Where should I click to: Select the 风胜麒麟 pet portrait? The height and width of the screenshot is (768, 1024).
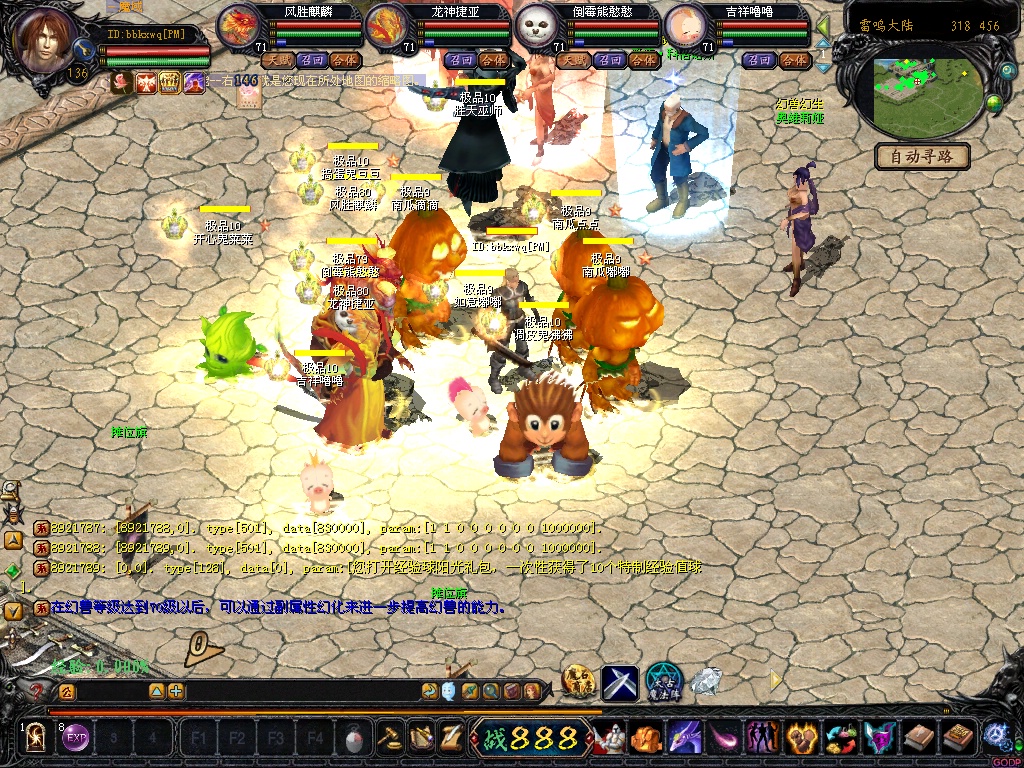[x=238, y=27]
